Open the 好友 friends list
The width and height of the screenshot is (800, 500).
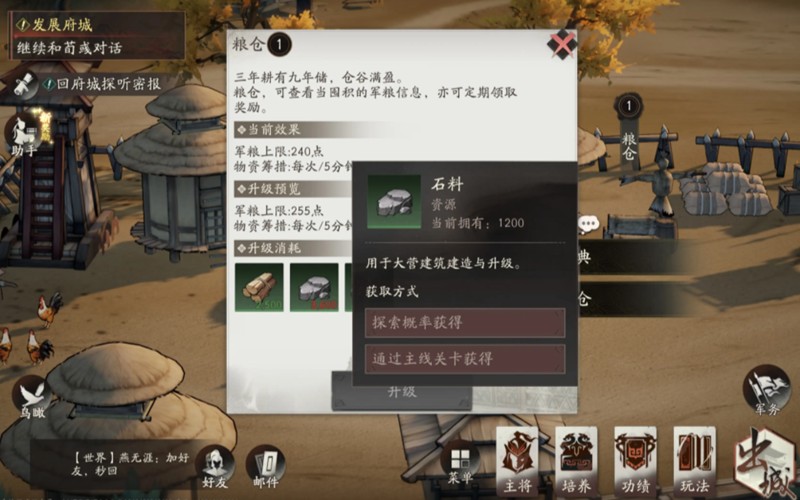(213, 464)
